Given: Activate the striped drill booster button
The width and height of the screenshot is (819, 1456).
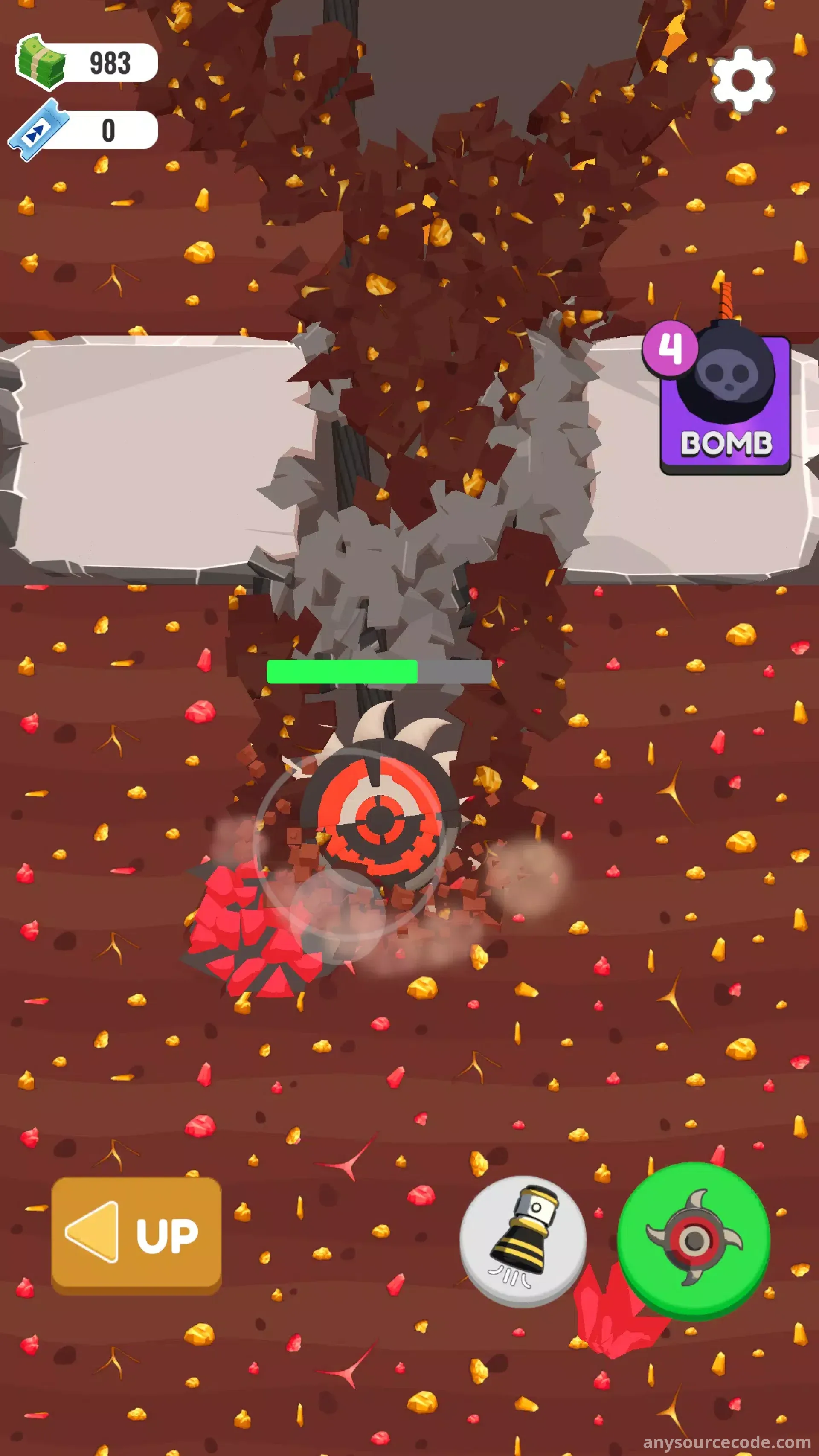Looking at the screenshot, I should [x=522, y=1241].
